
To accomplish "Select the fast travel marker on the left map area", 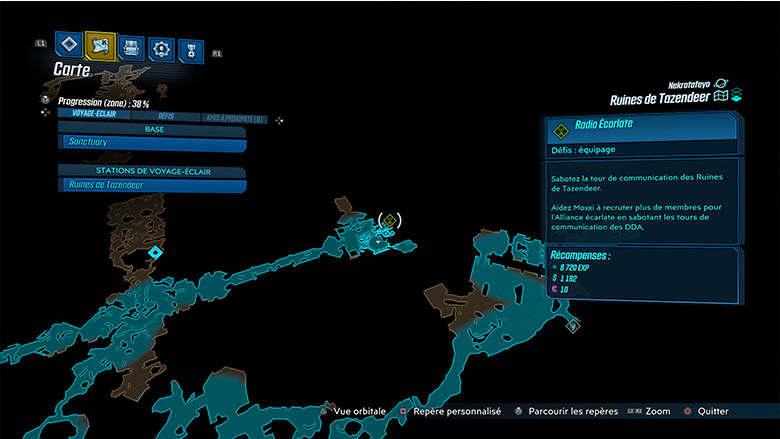I will click(155, 252).
